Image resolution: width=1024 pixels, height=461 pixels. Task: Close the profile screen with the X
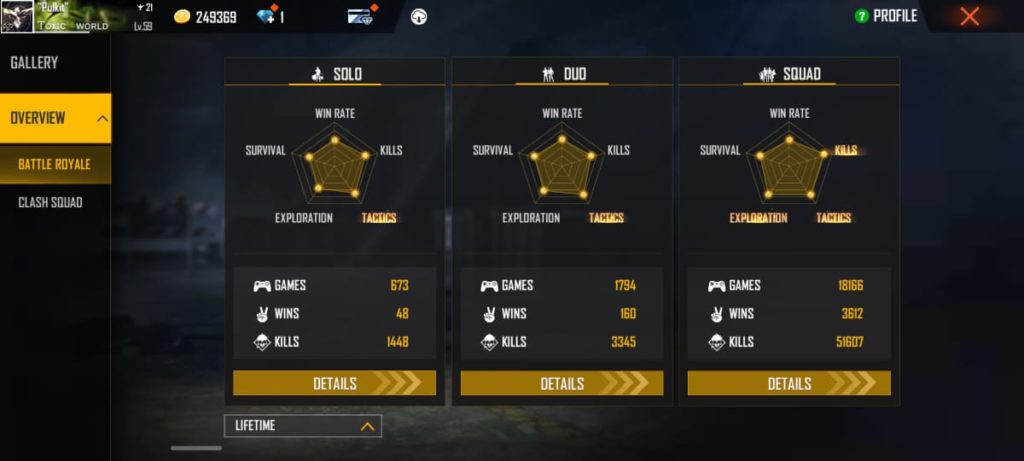pos(969,16)
